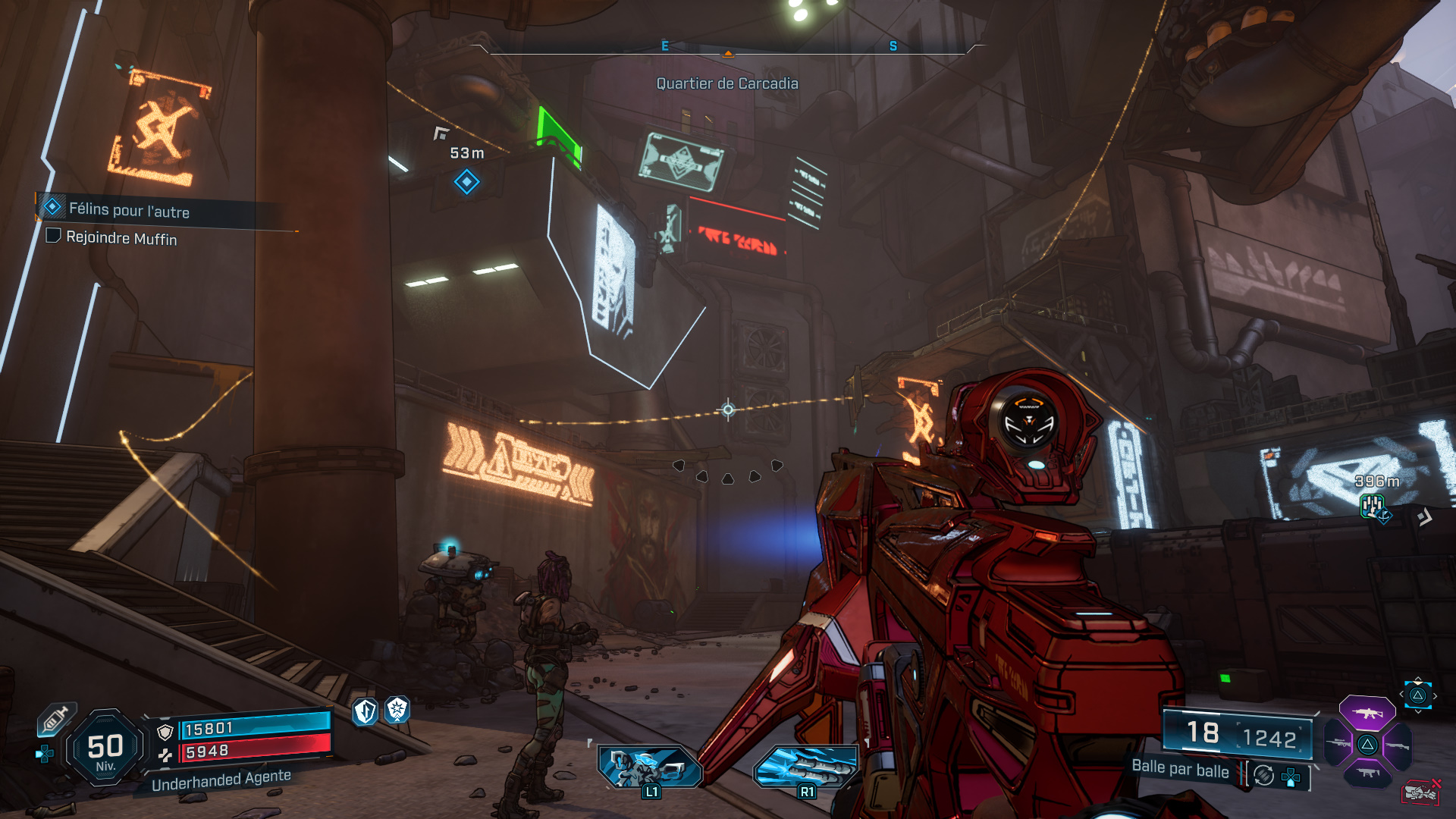Select the sniper rifle weapon slot
Image resolution: width=1456 pixels, height=819 pixels.
click(1338, 745)
